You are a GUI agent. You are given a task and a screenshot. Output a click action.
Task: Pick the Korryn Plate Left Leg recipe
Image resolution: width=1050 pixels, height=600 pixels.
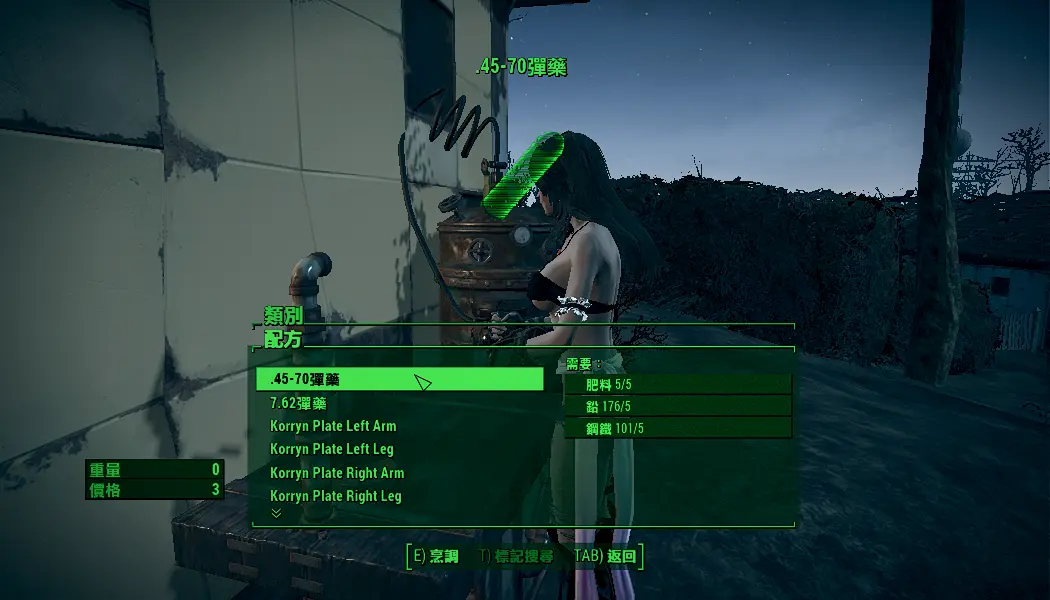click(x=332, y=449)
